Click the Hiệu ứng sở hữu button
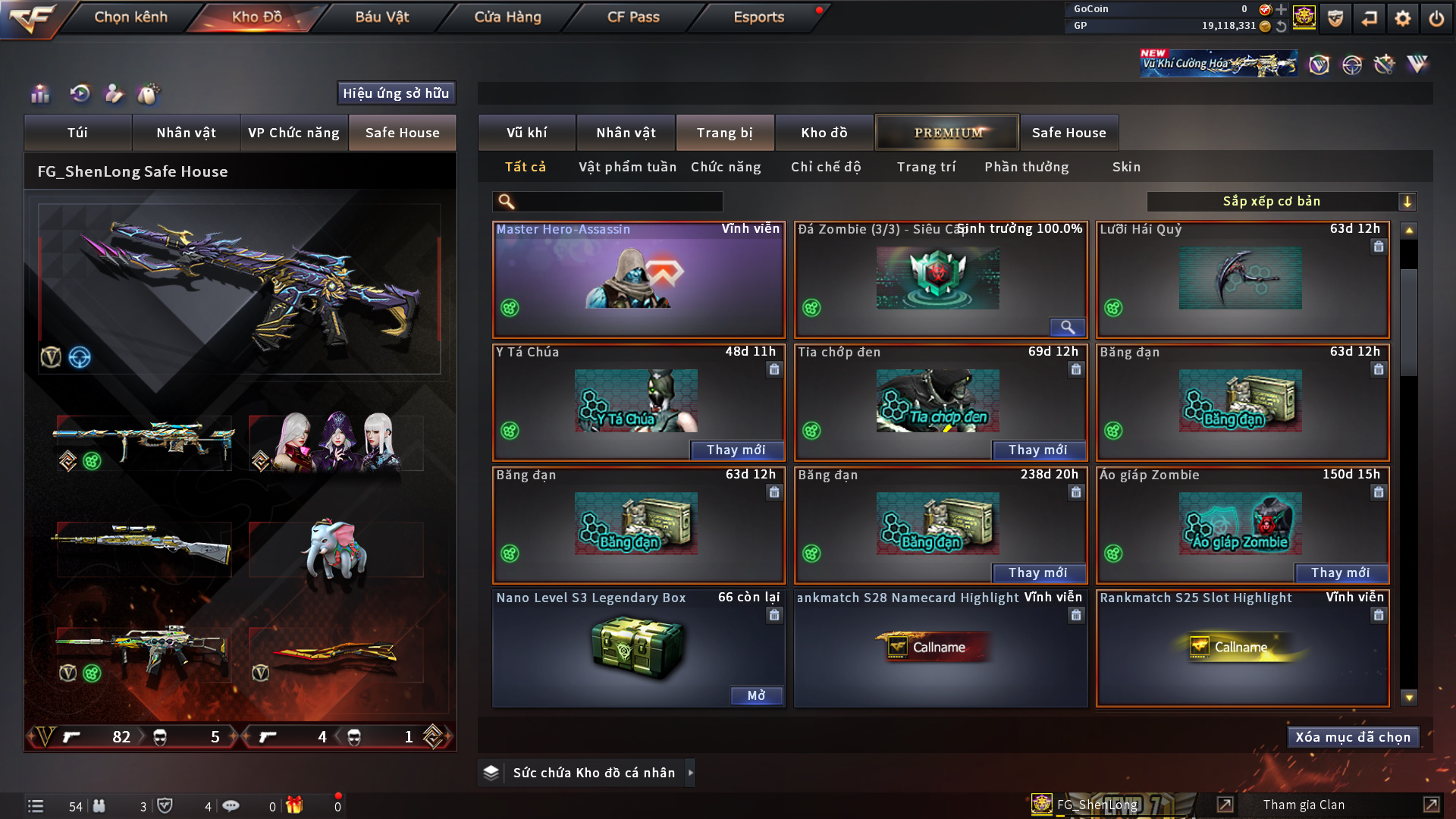 (x=396, y=93)
